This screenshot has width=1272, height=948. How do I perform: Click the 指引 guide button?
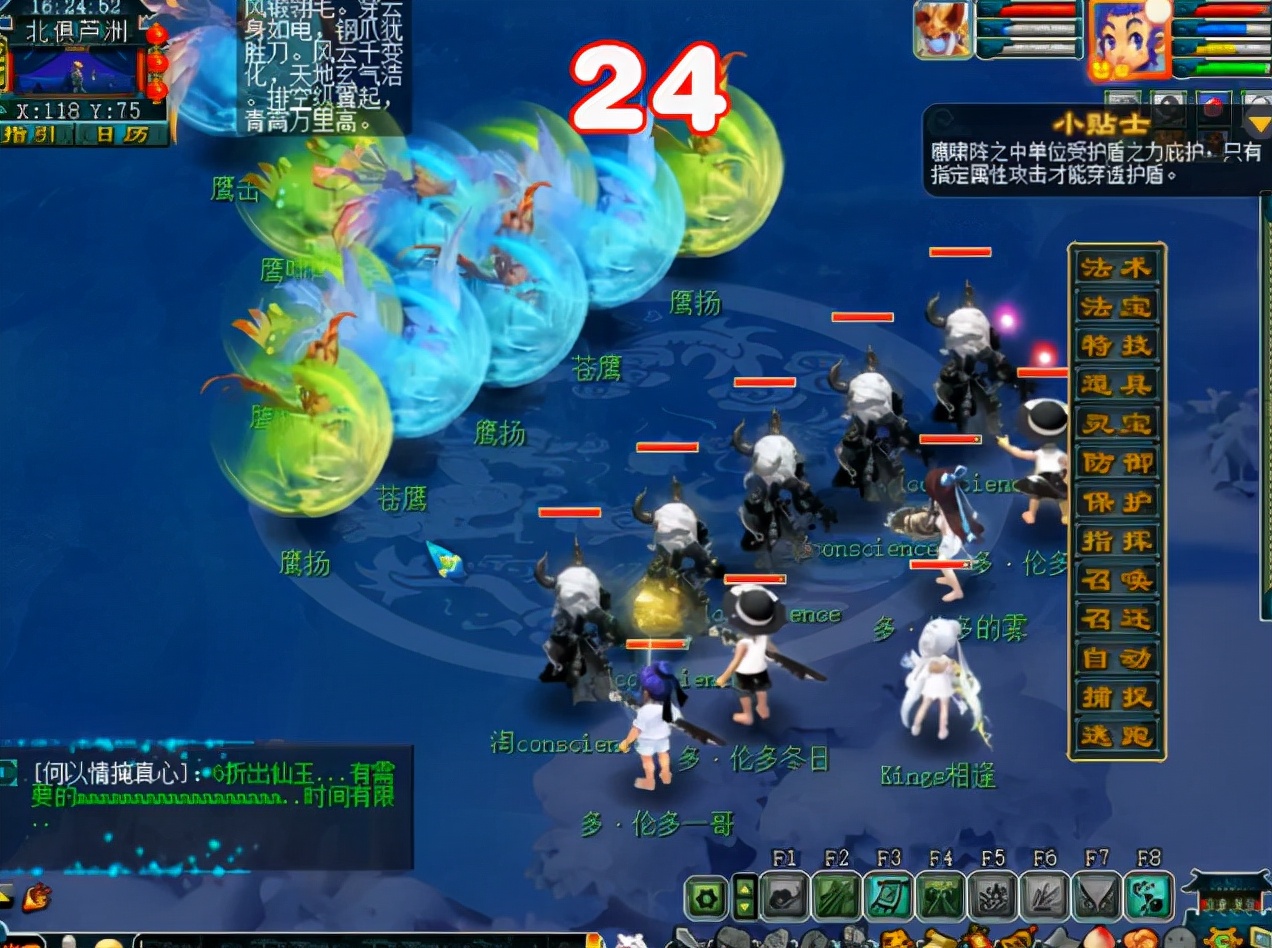pos(29,134)
